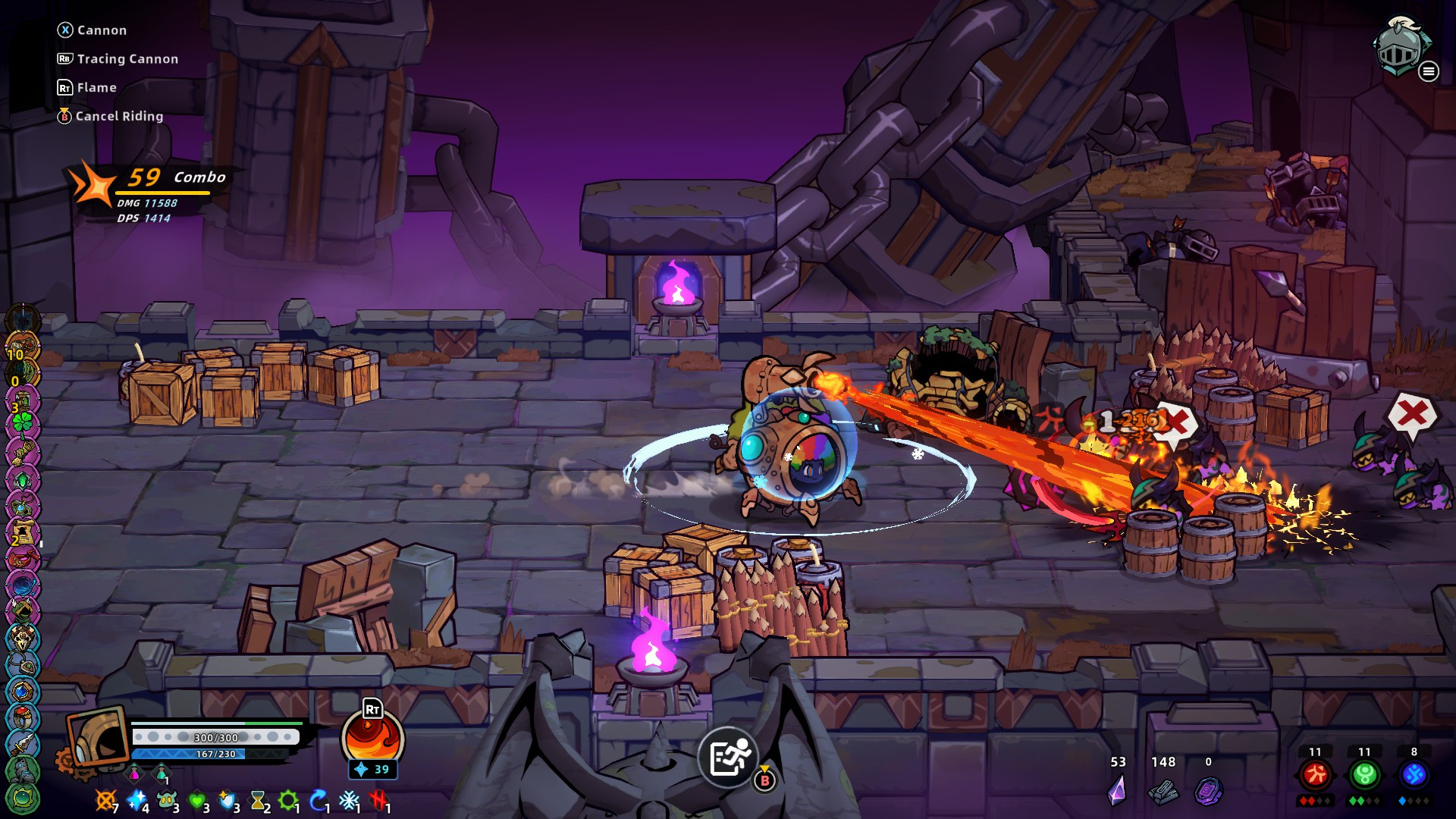Click the metal ingots currency icon
This screenshot has height=819, width=1456.
(x=1163, y=792)
